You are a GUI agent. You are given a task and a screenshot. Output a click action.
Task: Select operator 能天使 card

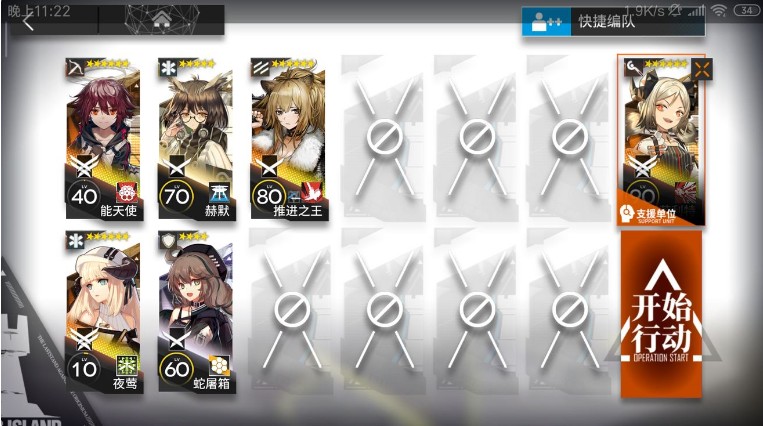click(x=103, y=139)
